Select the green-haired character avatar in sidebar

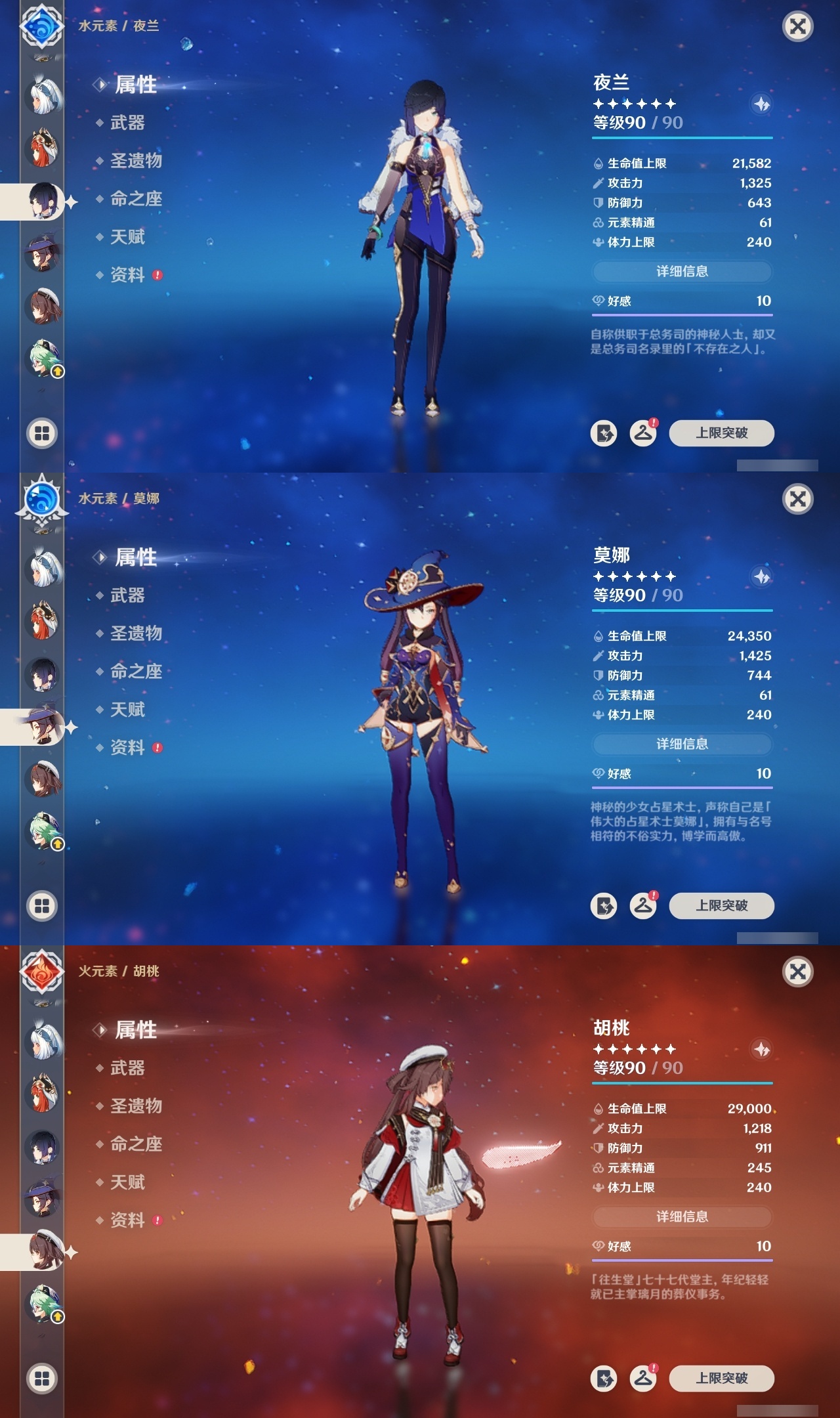click(x=42, y=356)
